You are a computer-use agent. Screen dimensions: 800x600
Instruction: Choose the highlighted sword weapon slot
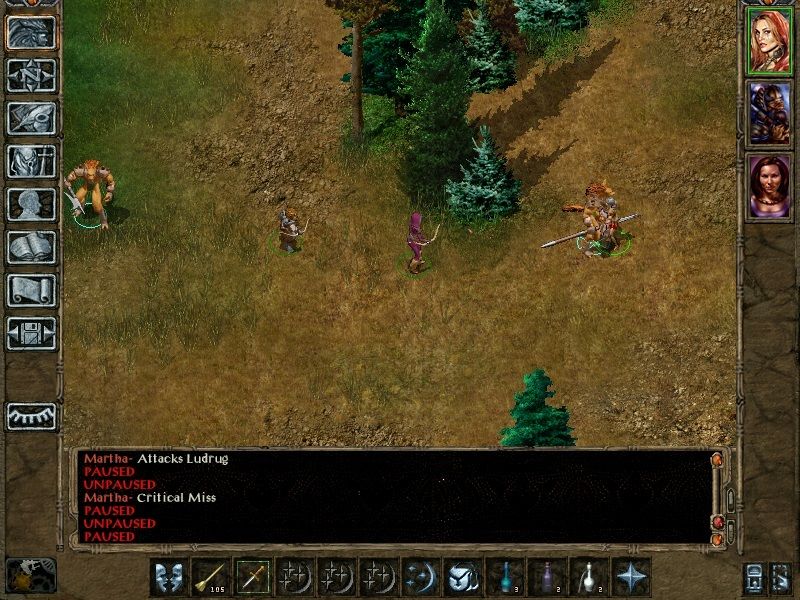(x=253, y=577)
